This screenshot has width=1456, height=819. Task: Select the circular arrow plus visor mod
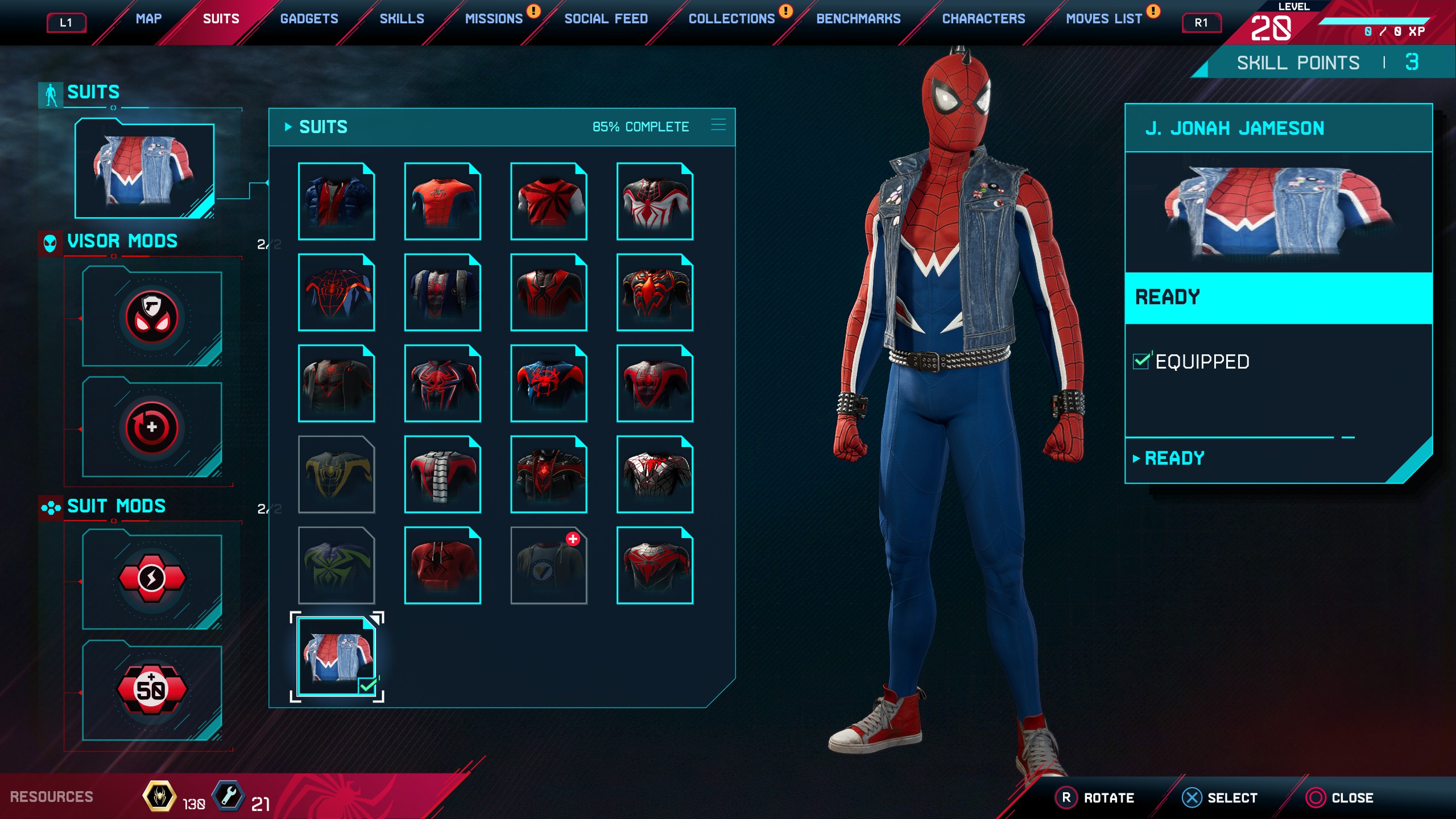pos(152,428)
